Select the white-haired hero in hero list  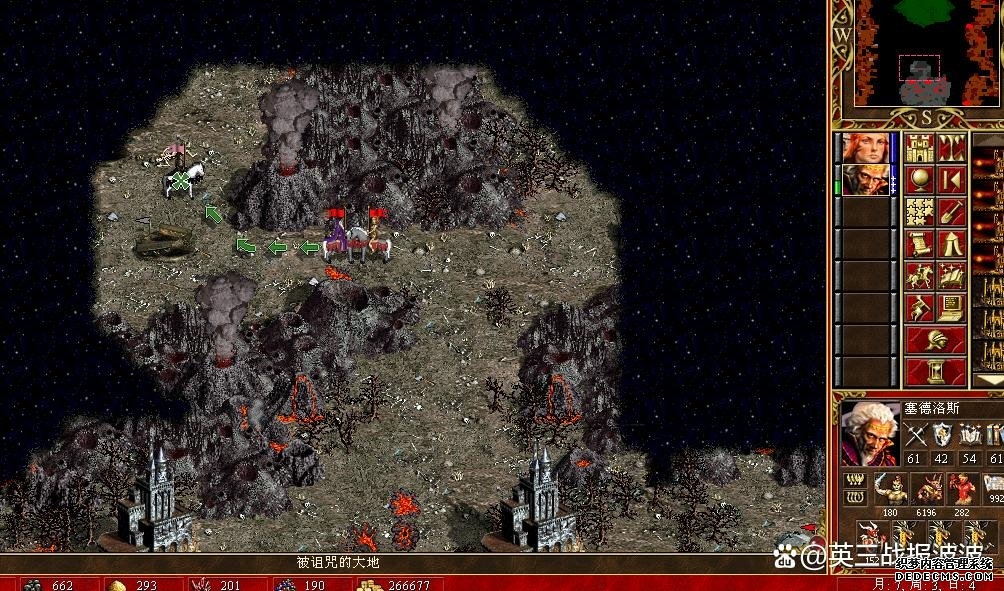point(864,180)
